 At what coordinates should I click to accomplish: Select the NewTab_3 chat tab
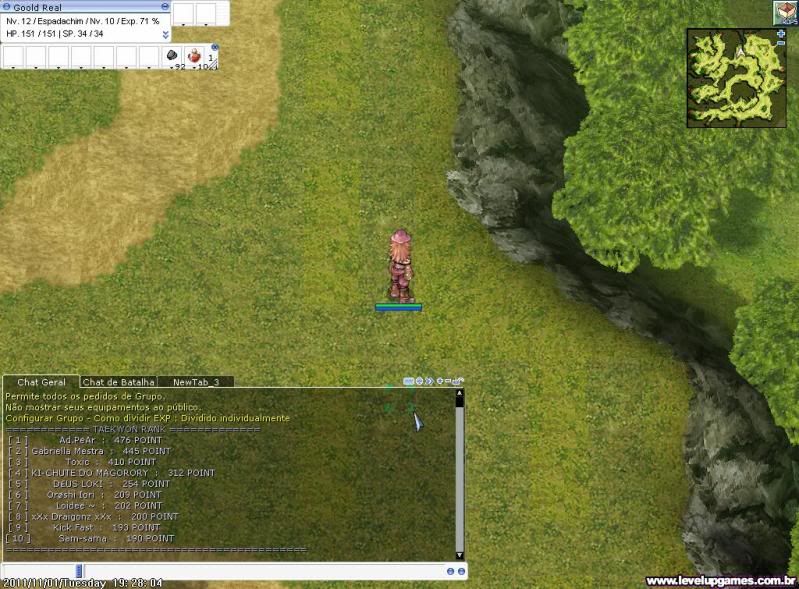[196, 382]
